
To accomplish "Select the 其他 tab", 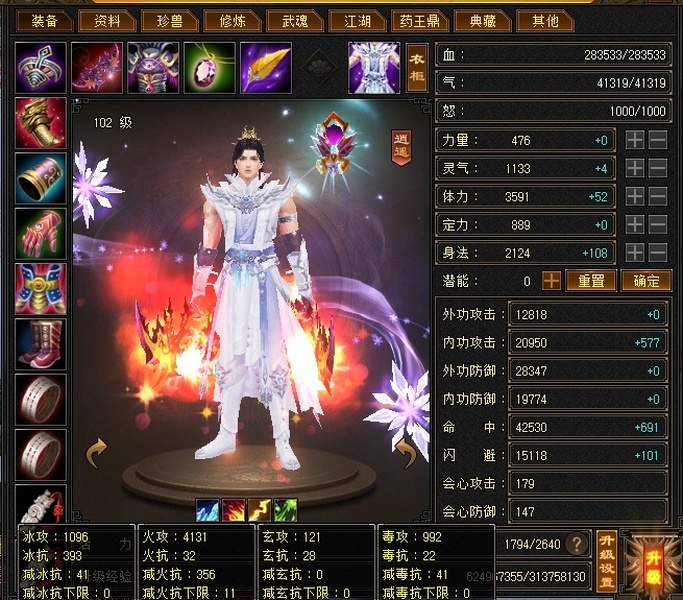I will (546, 21).
